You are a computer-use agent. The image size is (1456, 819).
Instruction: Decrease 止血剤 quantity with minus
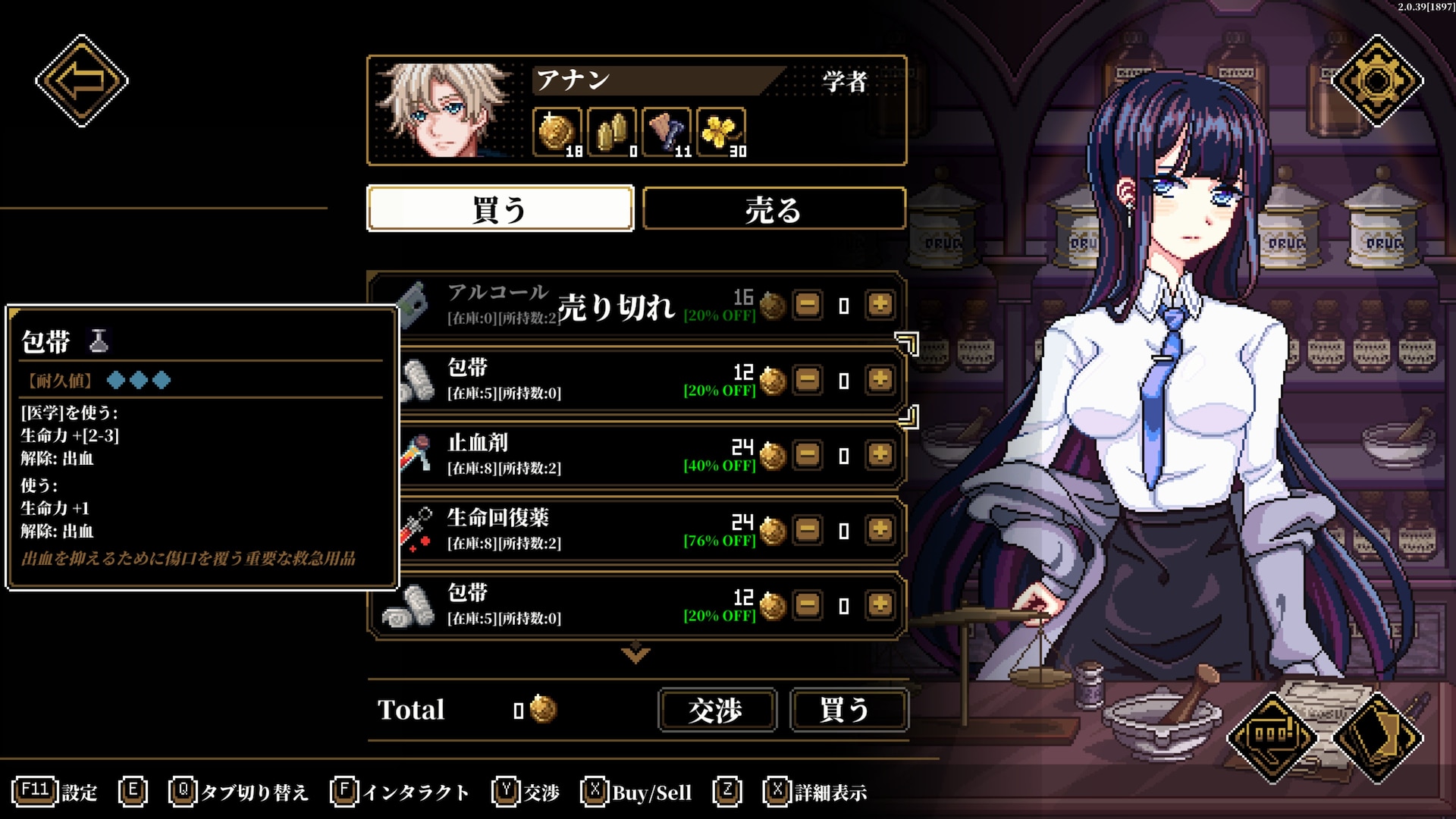coord(808,455)
